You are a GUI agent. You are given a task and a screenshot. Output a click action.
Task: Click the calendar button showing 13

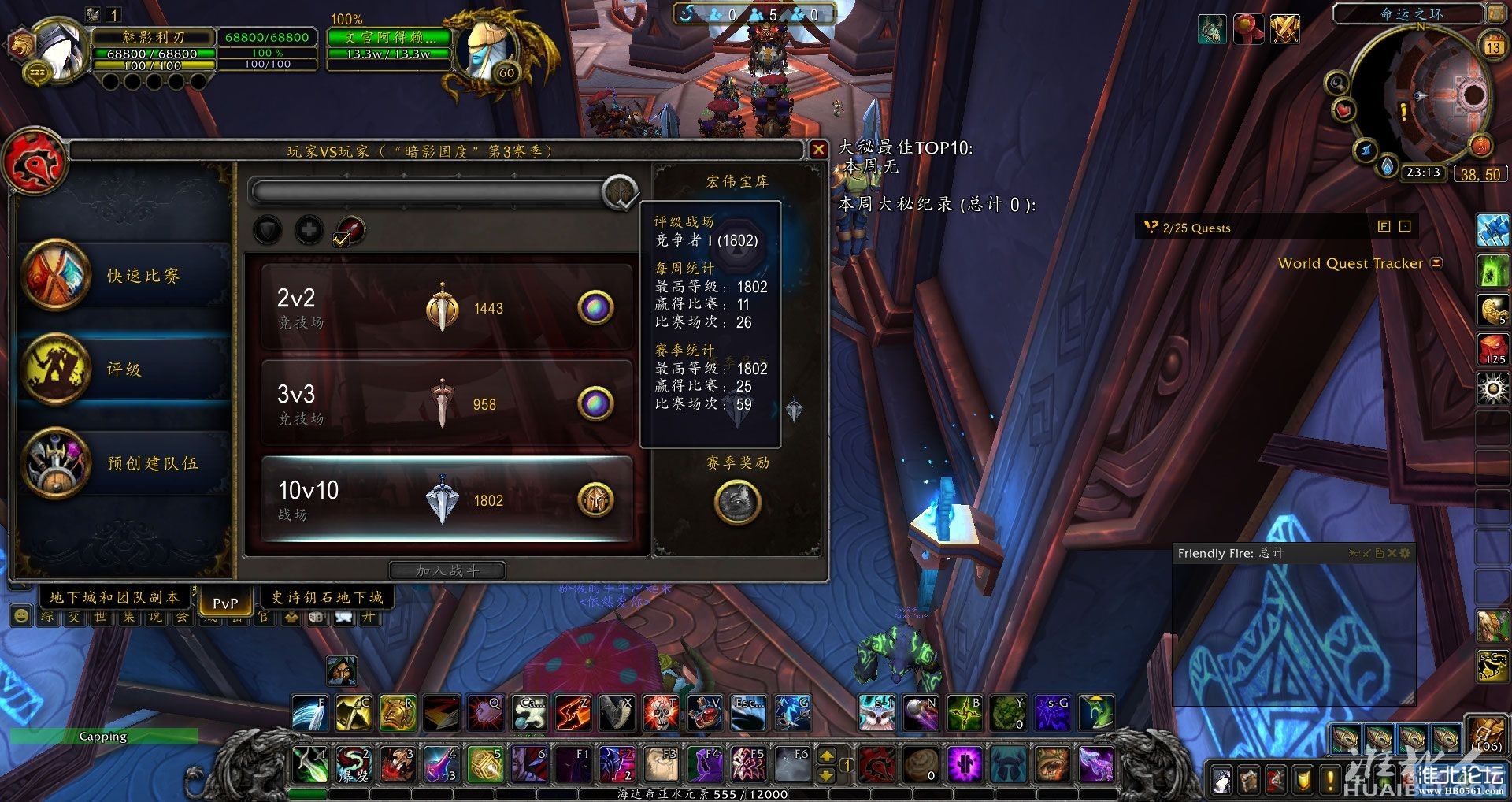coord(1493,46)
